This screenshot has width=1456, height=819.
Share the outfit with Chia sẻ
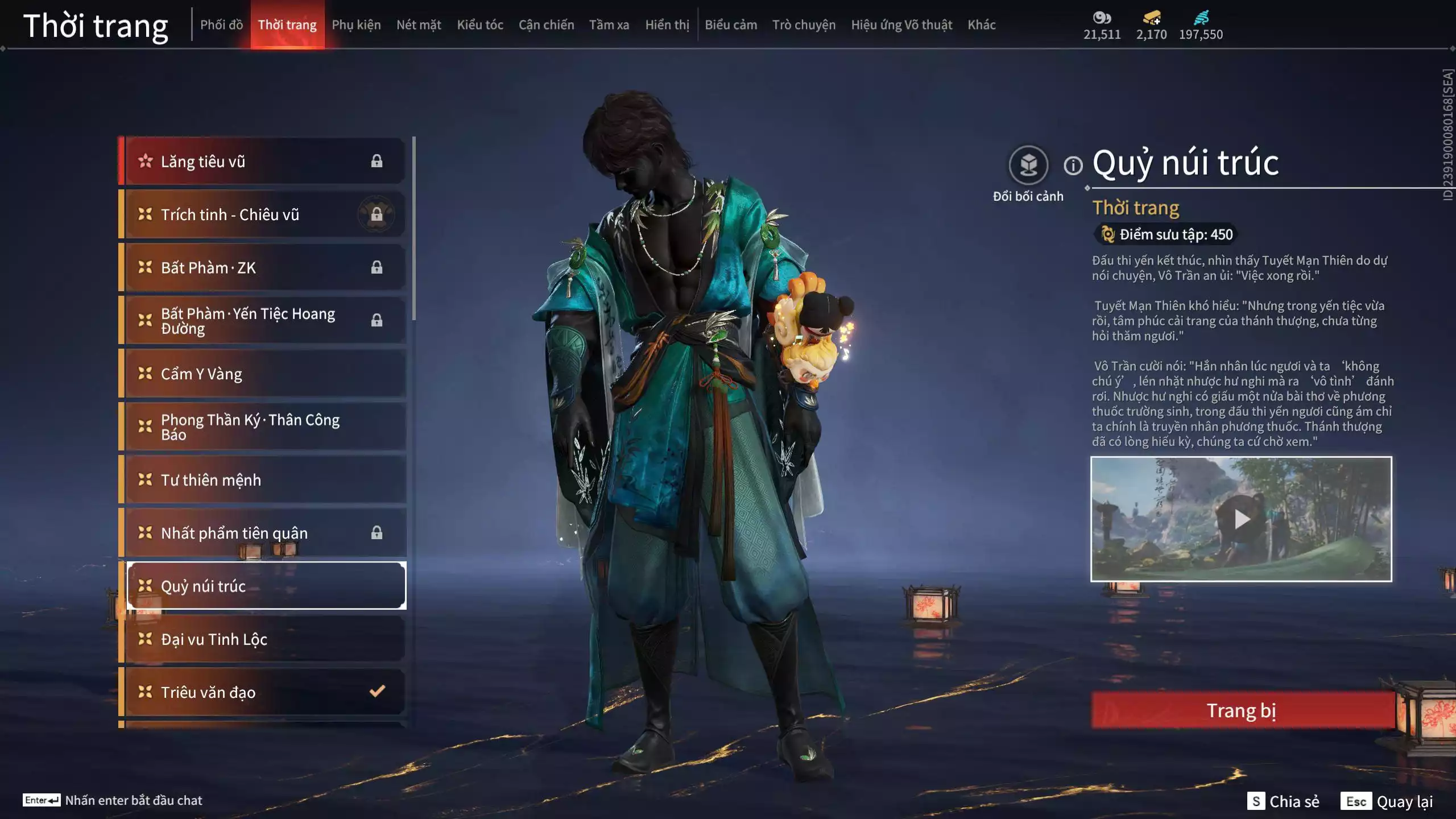pos(1283,801)
